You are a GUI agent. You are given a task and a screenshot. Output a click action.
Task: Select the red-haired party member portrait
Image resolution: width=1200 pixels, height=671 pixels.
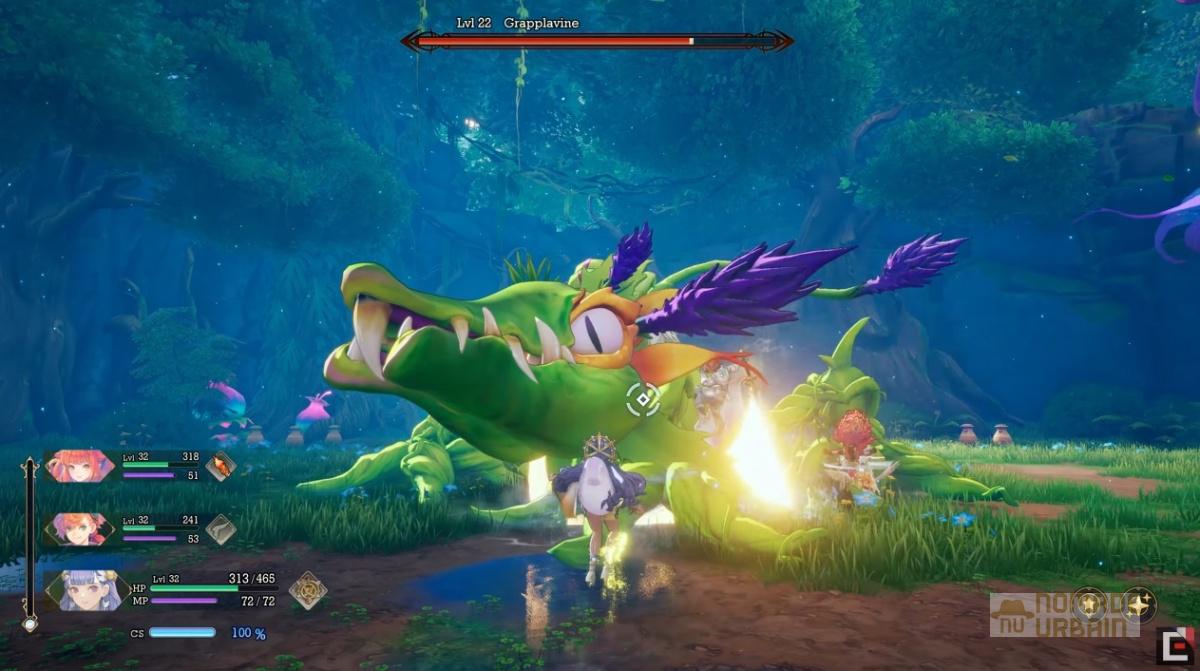[x=79, y=466]
